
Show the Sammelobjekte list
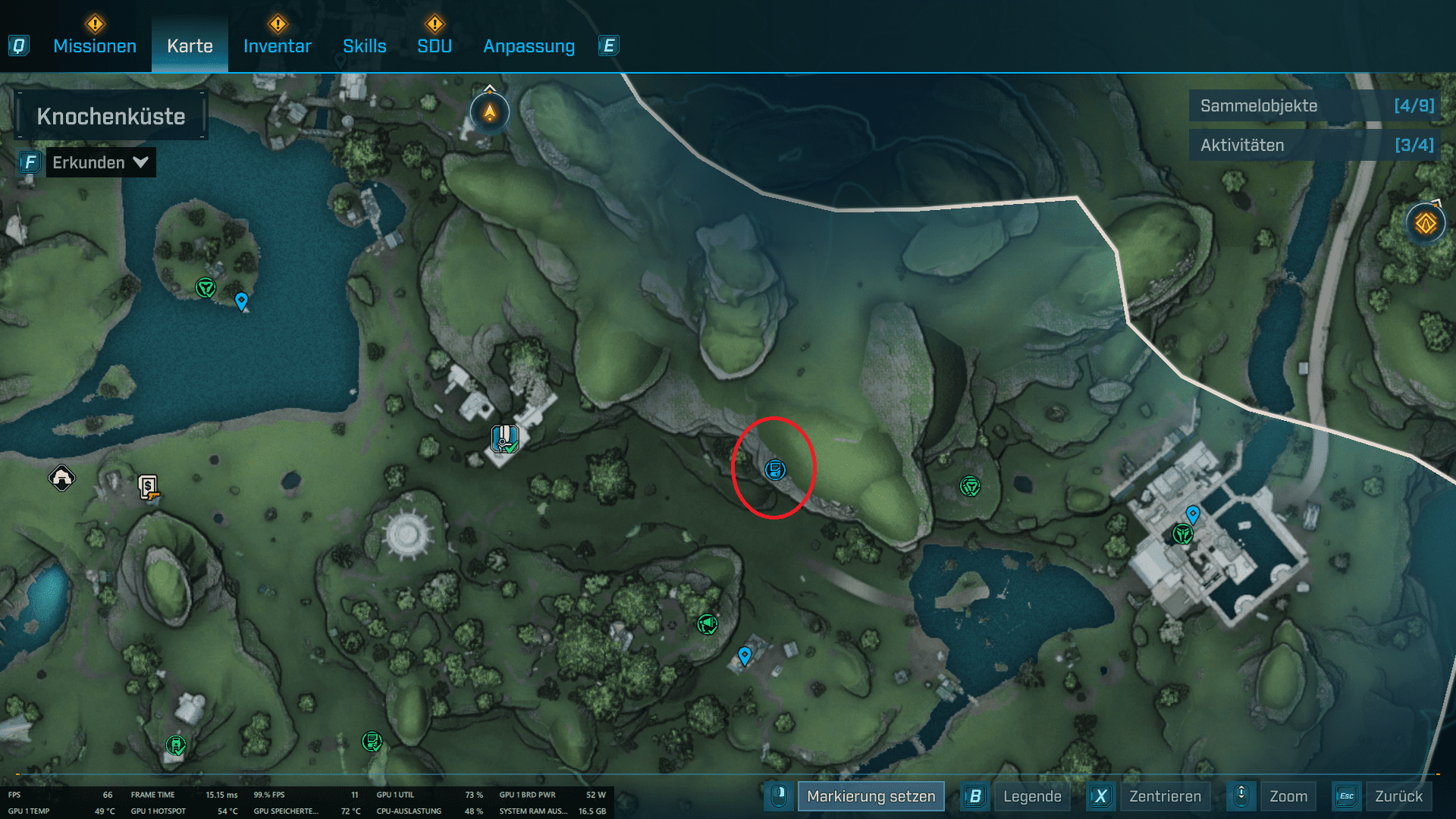click(x=1316, y=106)
